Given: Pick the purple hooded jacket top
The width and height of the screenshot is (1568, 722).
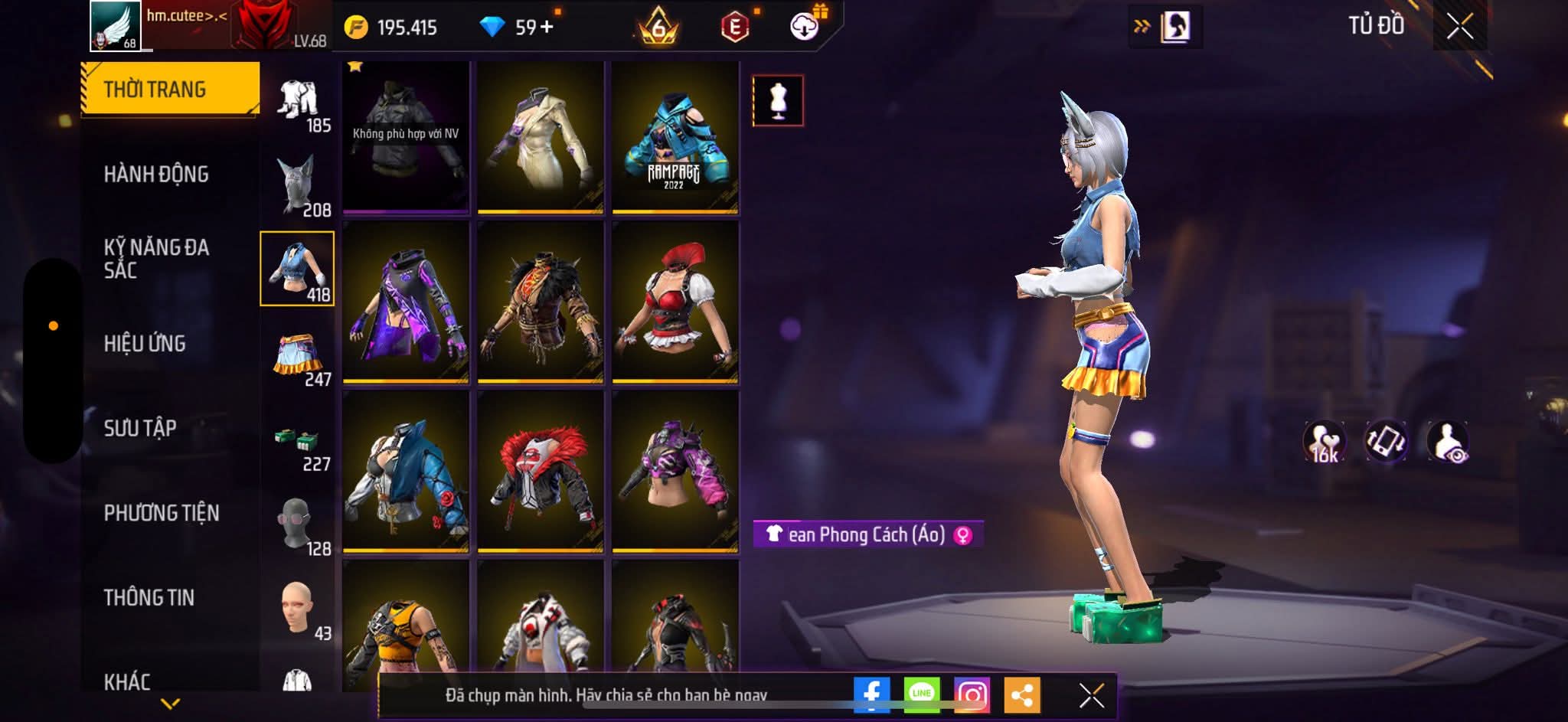Looking at the screenshot, I should tap(406, 302).
